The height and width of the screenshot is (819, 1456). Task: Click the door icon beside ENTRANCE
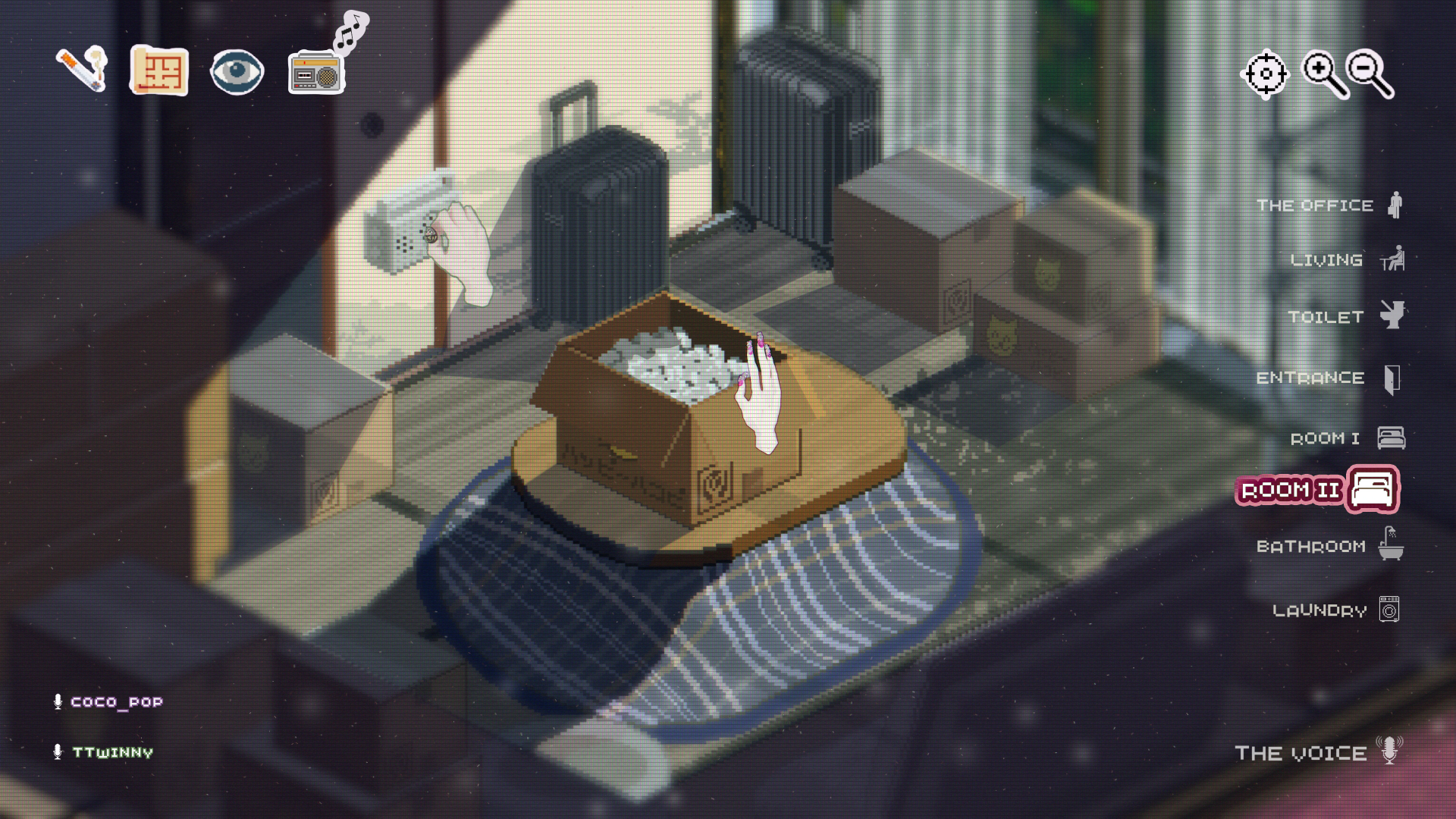(x=1394, y=378)
